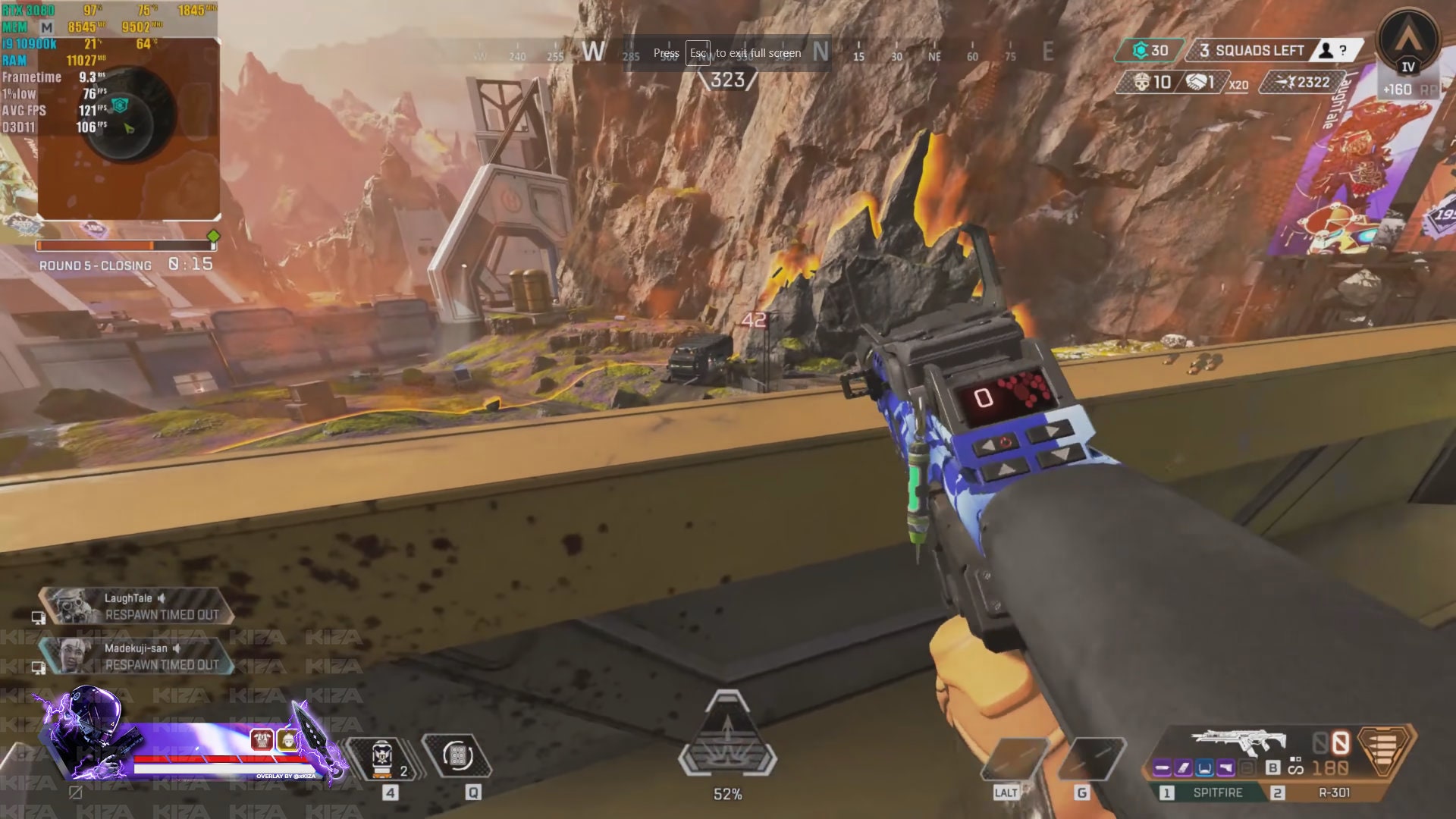Select the Spitfire barrel stabilizer attachment icon
Image resolution: width=1456 pixels, height=819 pixels.
[1163, 767]
